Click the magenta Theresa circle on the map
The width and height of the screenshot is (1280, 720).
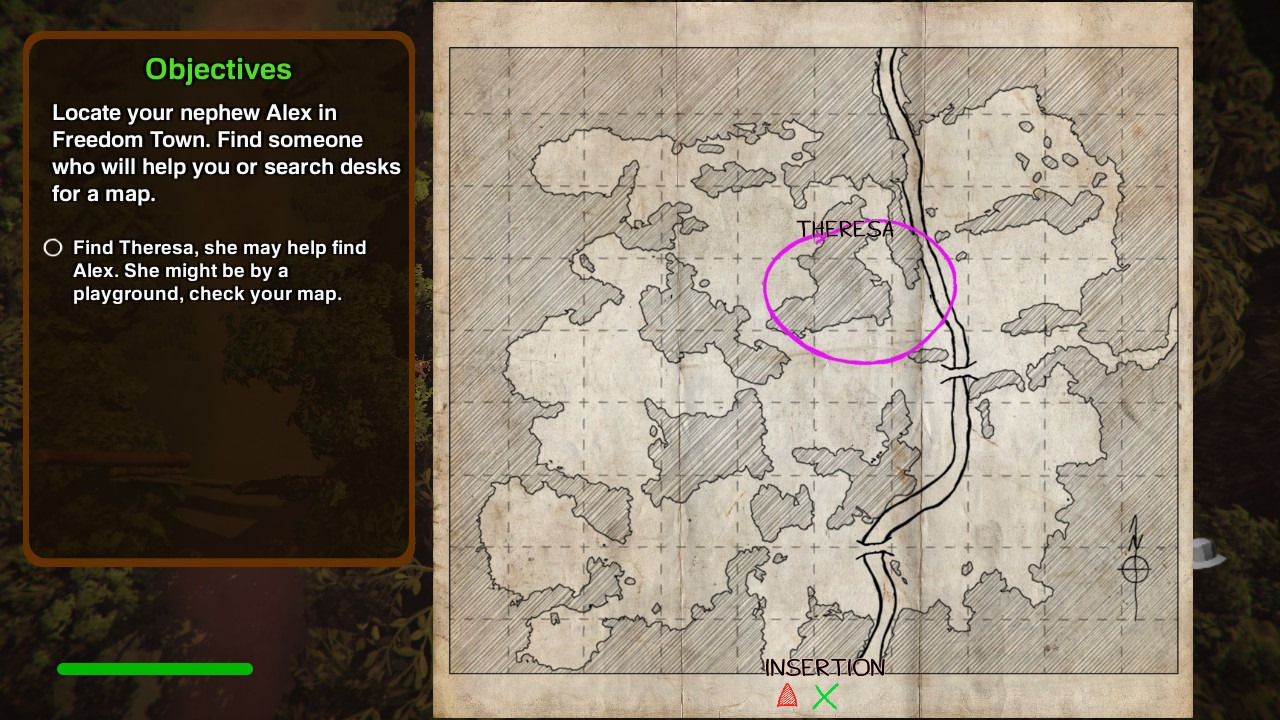860,291
